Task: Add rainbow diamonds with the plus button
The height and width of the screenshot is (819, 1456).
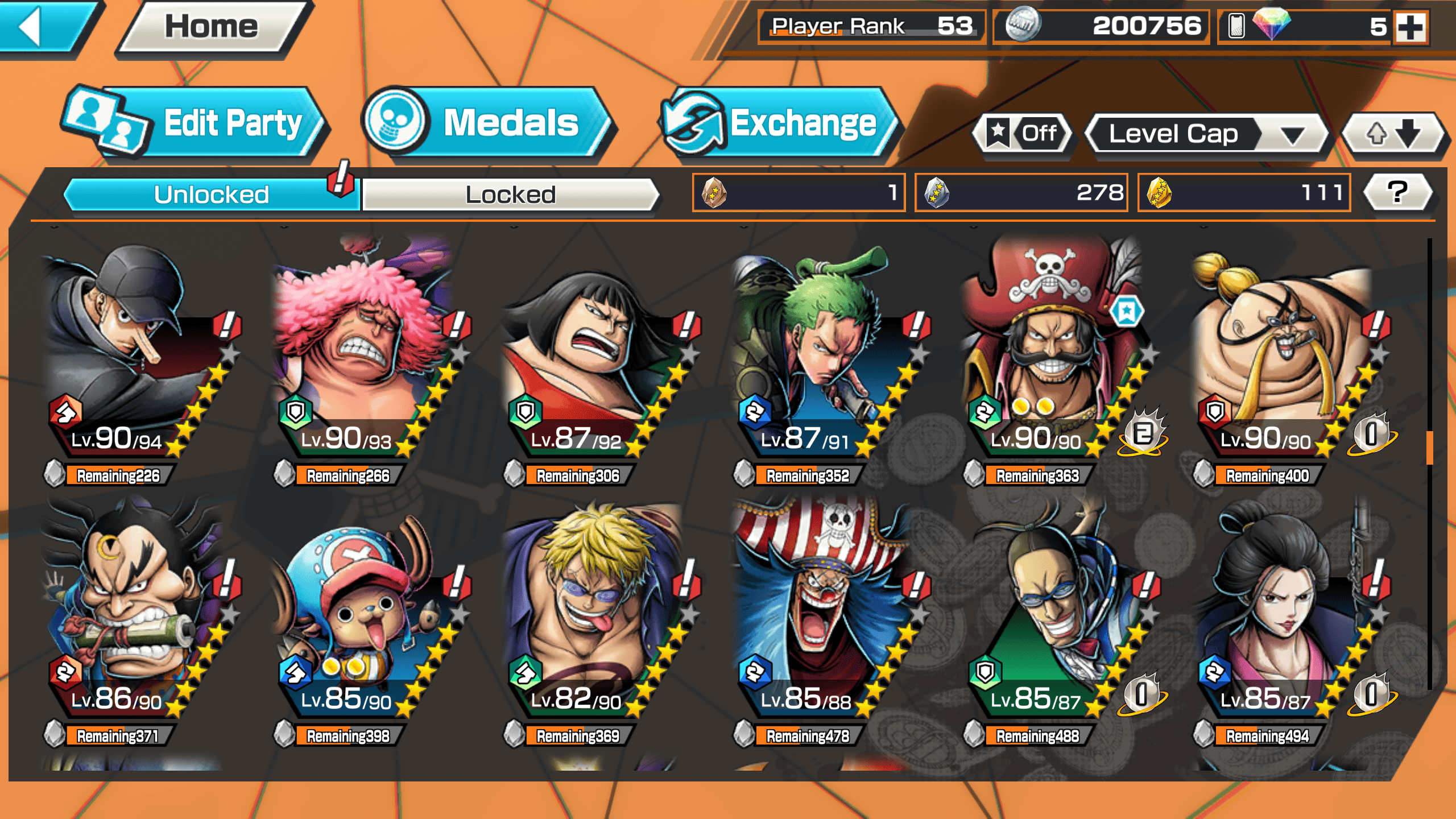Action: pos(1410,27)
